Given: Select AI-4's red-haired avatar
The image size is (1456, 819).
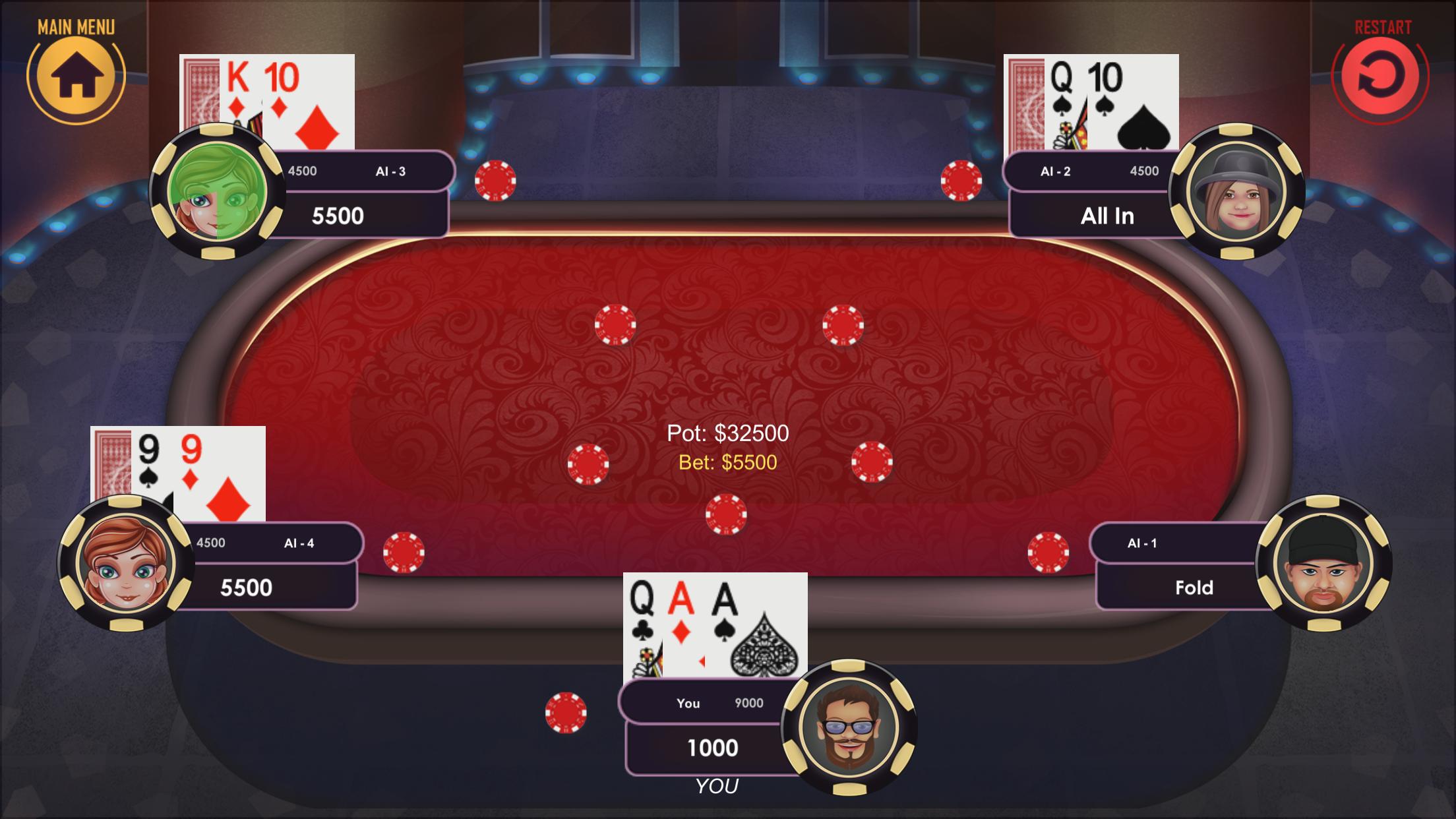Looking at the screenshot, I should click(x=123, y=564).
